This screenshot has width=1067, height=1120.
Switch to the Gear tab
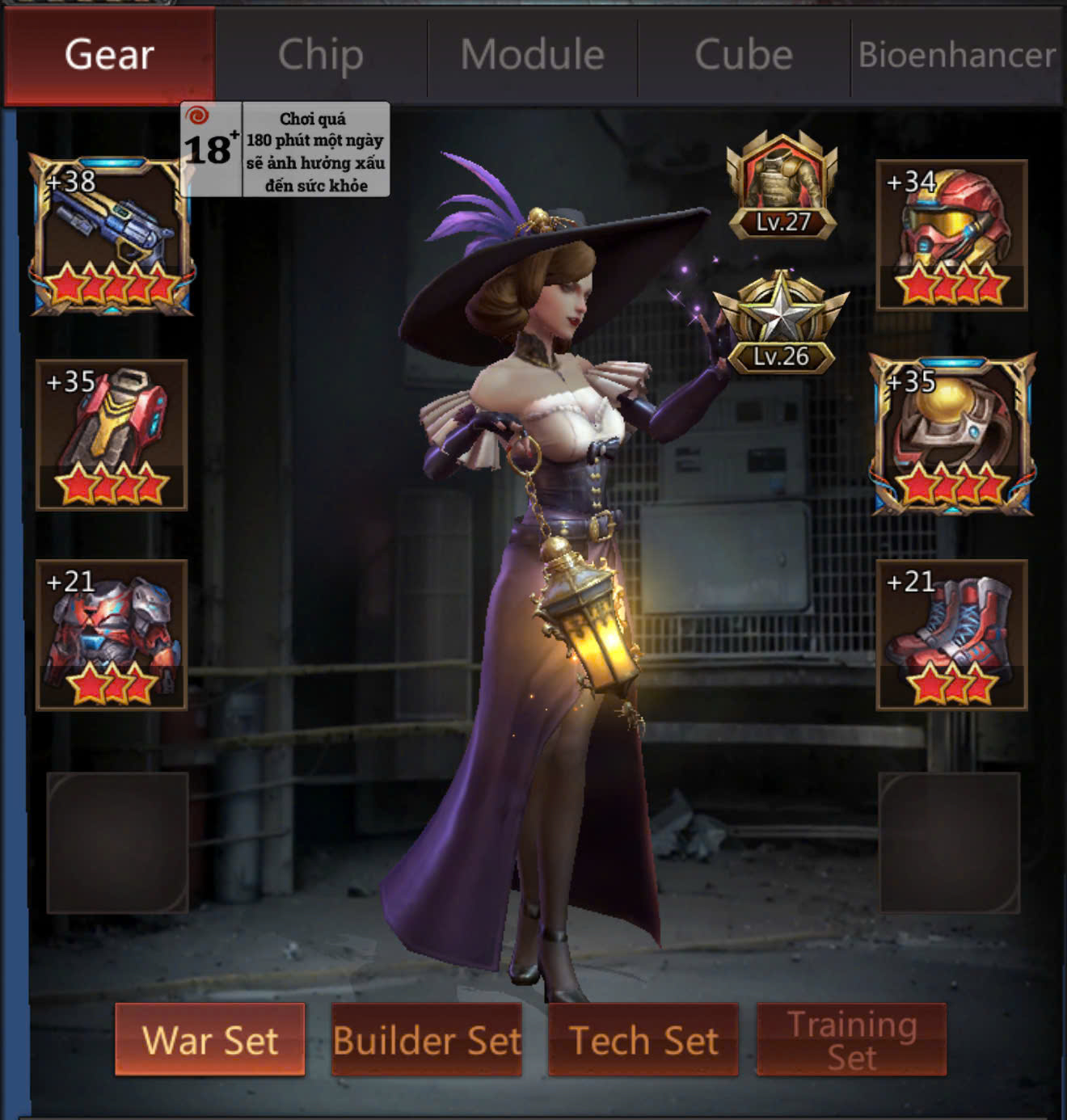(109, 55)
